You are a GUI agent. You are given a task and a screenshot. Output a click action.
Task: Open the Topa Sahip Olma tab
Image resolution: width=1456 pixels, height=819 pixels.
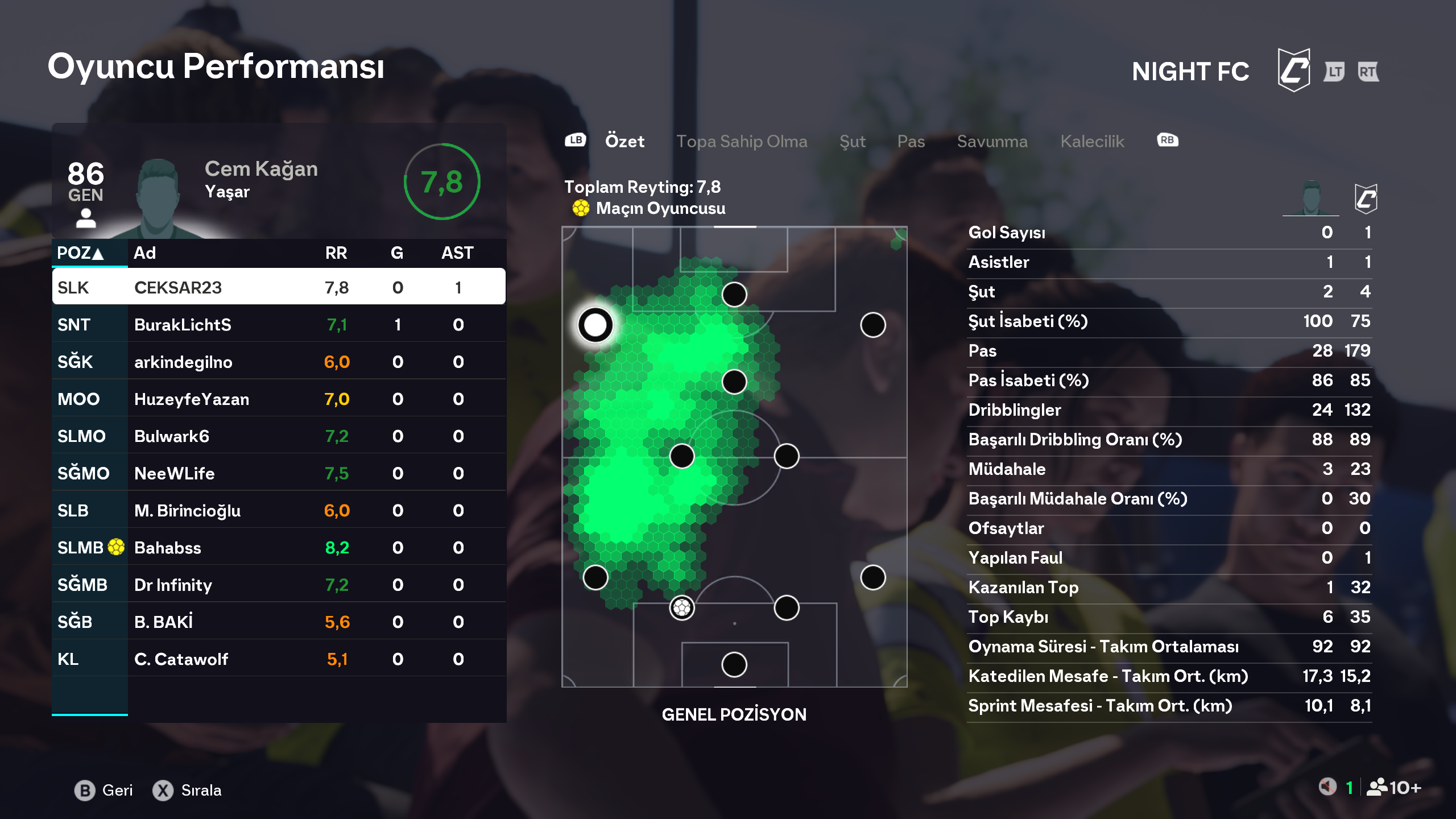click(x=741, y=141)
